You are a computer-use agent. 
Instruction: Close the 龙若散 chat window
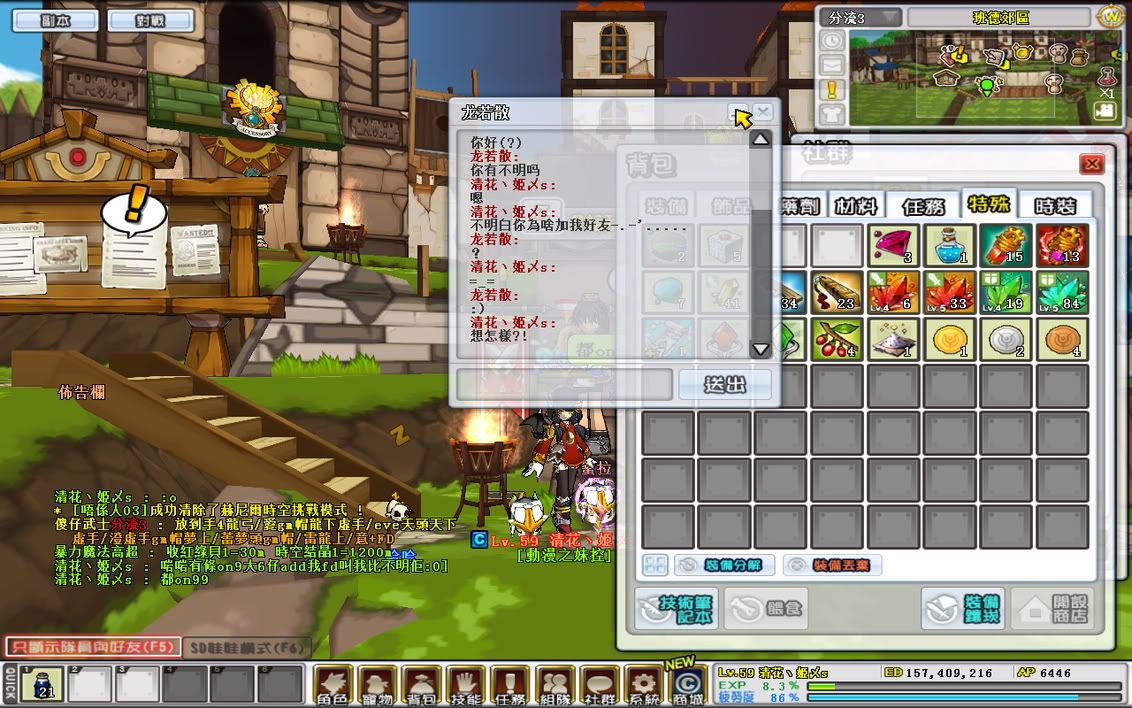coord(763,112)
